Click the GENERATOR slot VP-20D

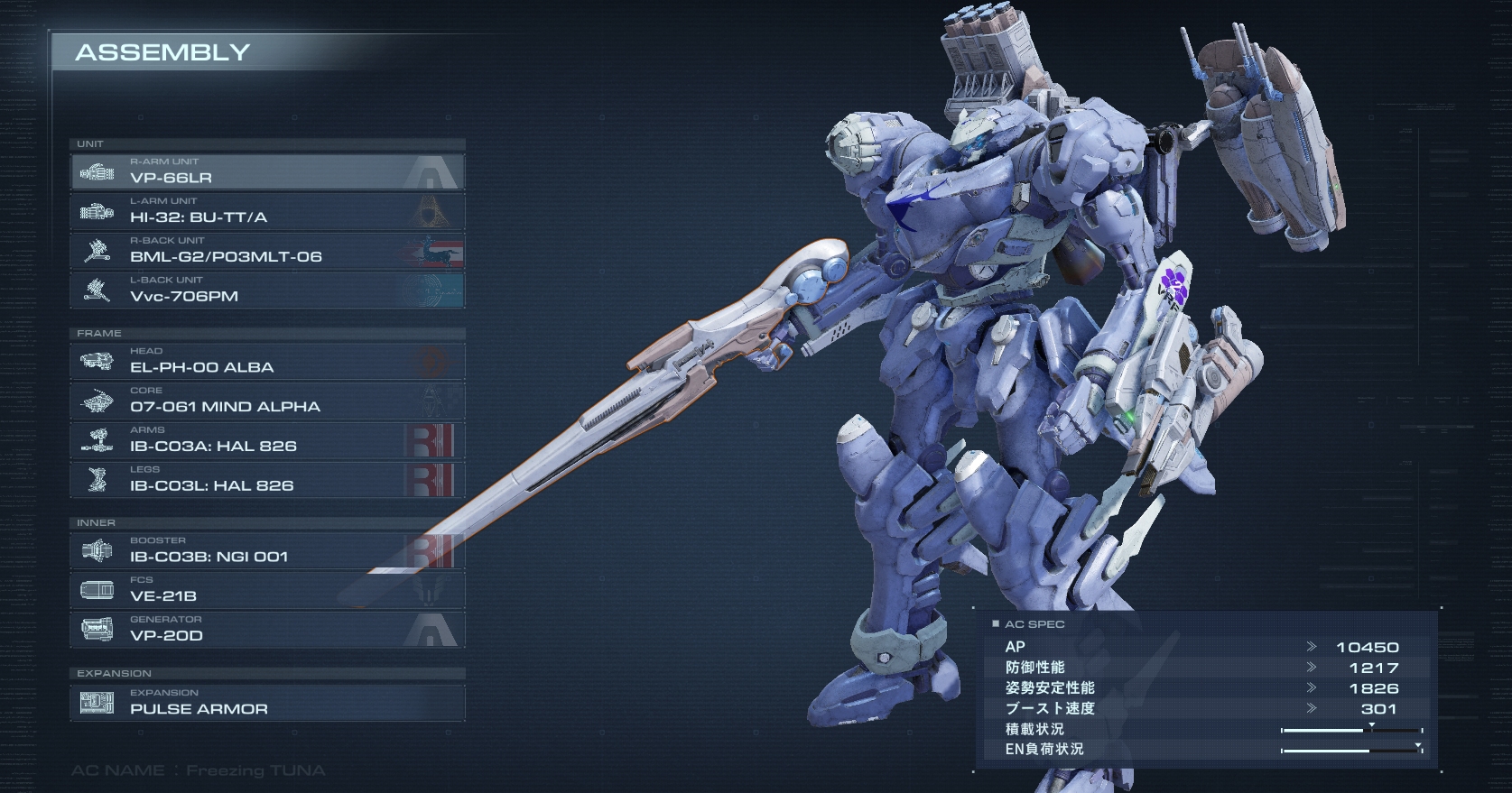(x=267, y=630)
